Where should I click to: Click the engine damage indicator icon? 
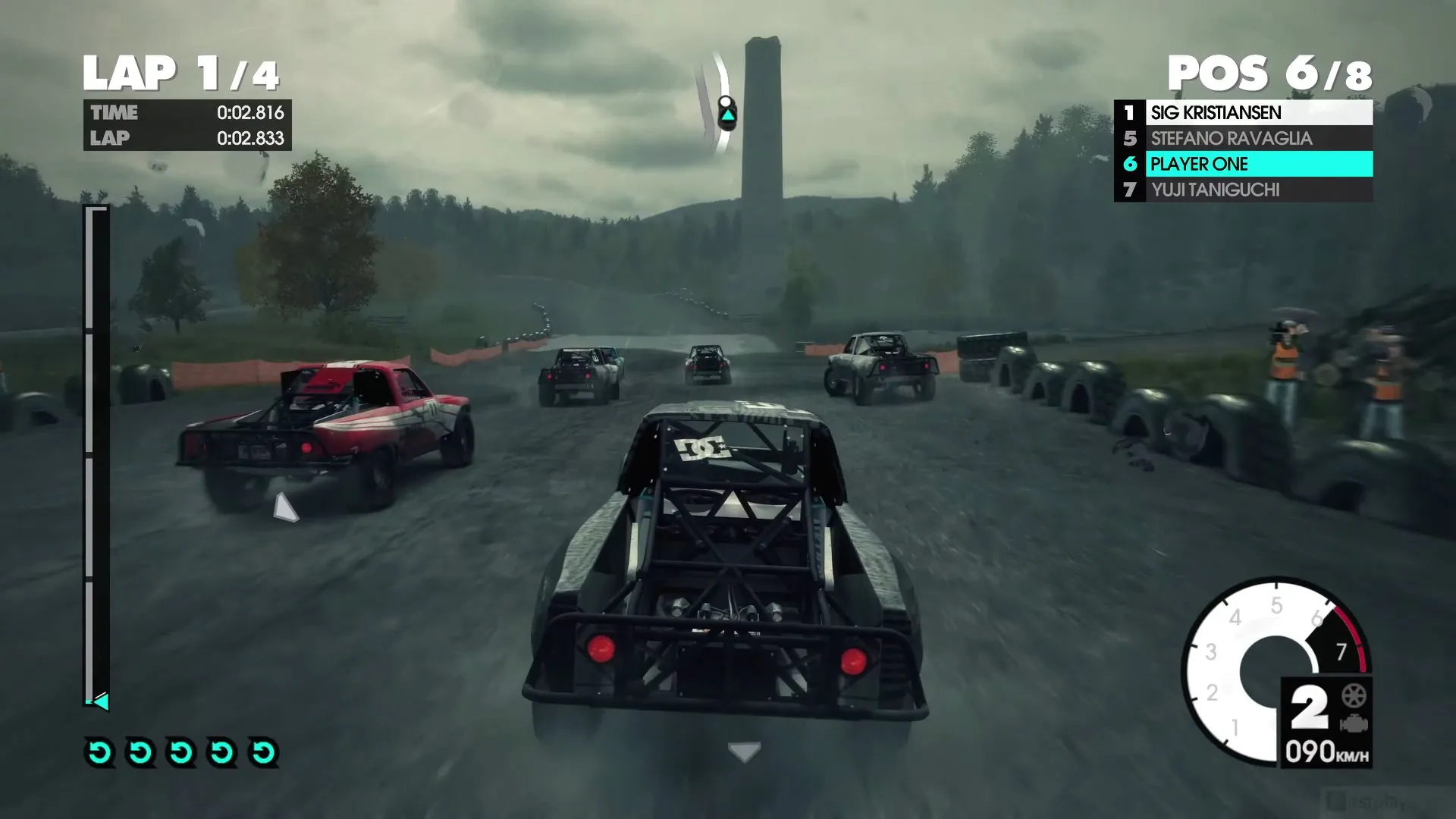[x=1354, y=724]
